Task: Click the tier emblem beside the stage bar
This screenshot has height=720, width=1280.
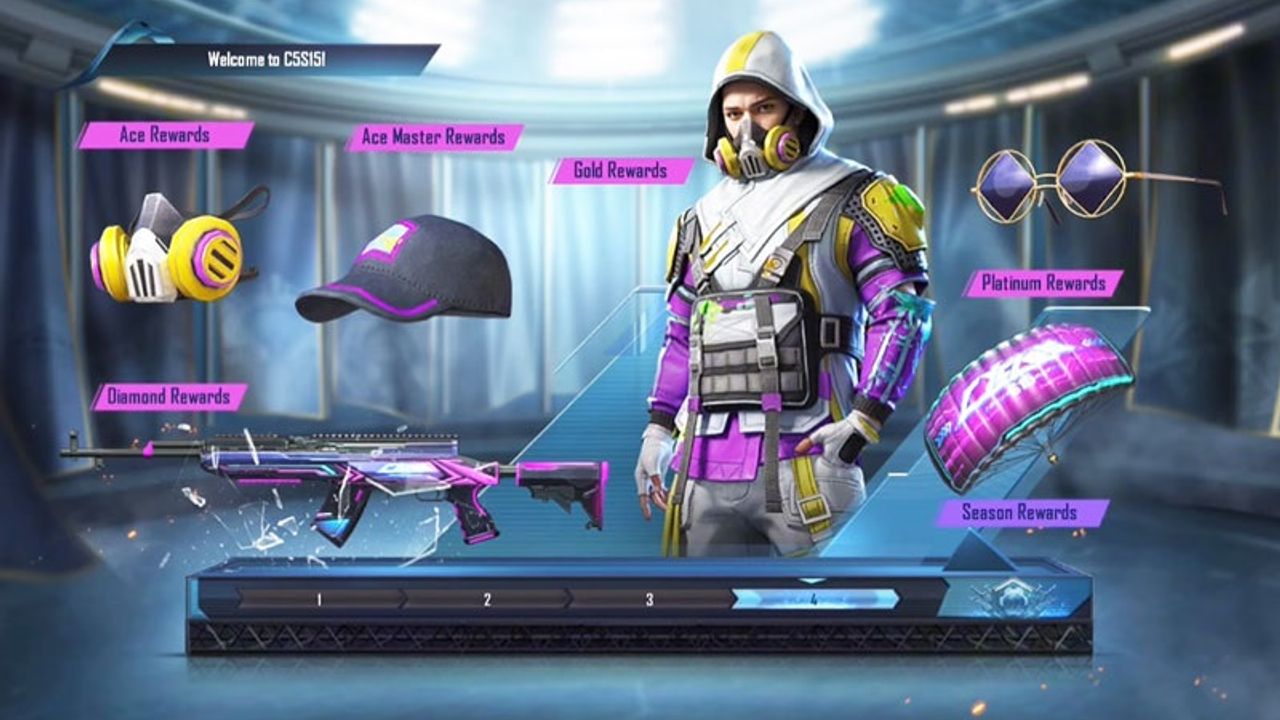Action: point(1012,597)
